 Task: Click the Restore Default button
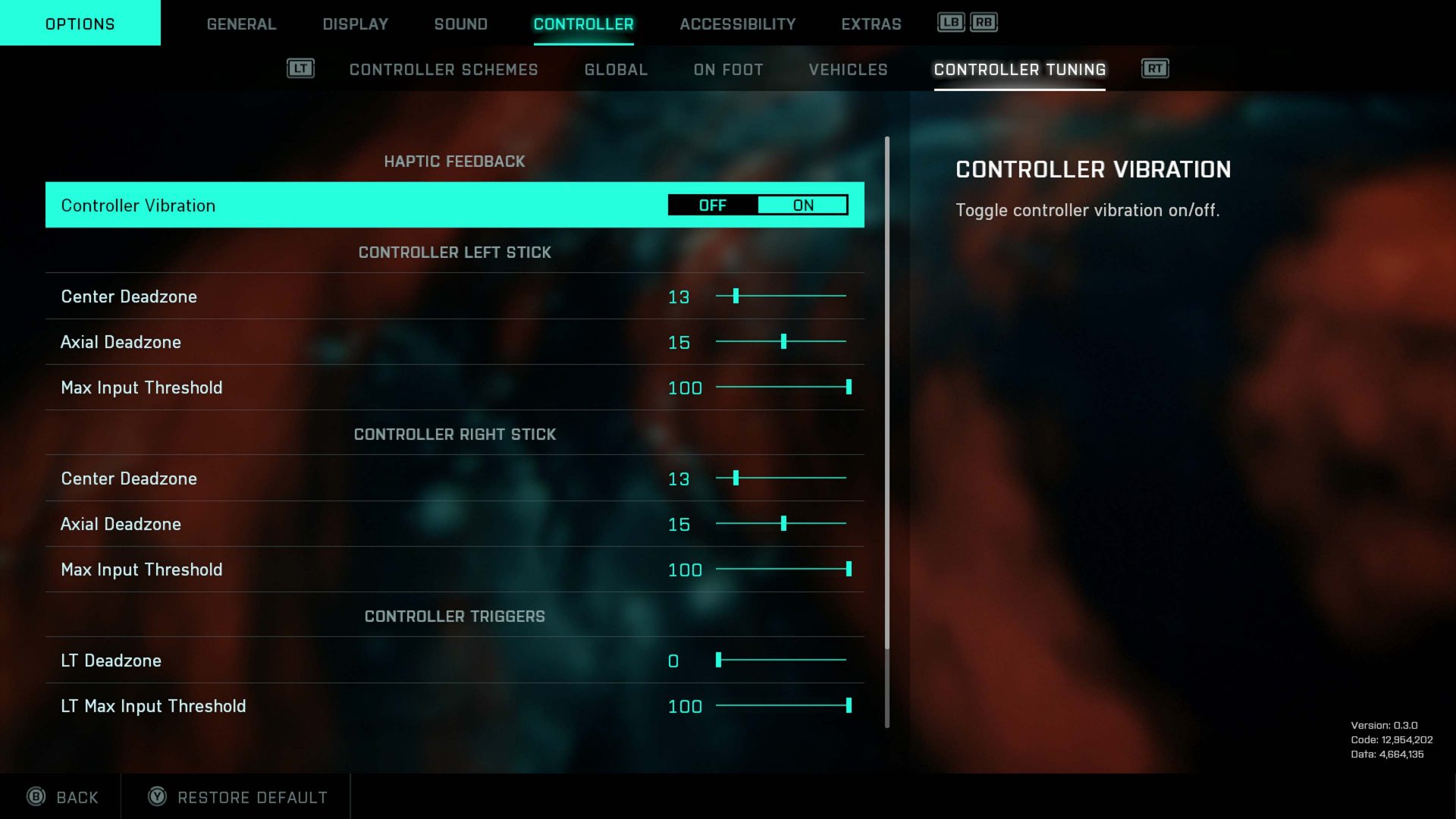tap(252, 797)
